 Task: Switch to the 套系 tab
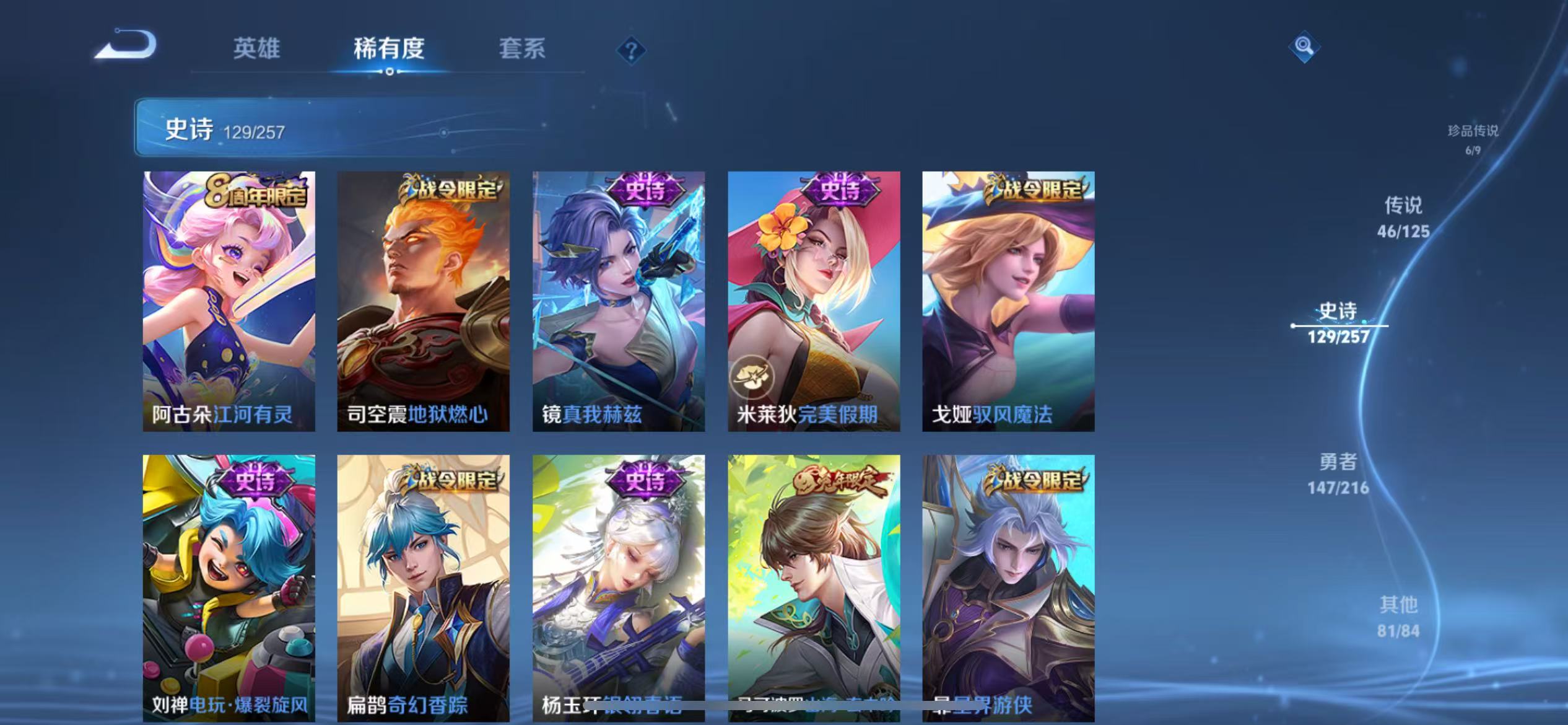pyautogui.click(x=522, y=48)
